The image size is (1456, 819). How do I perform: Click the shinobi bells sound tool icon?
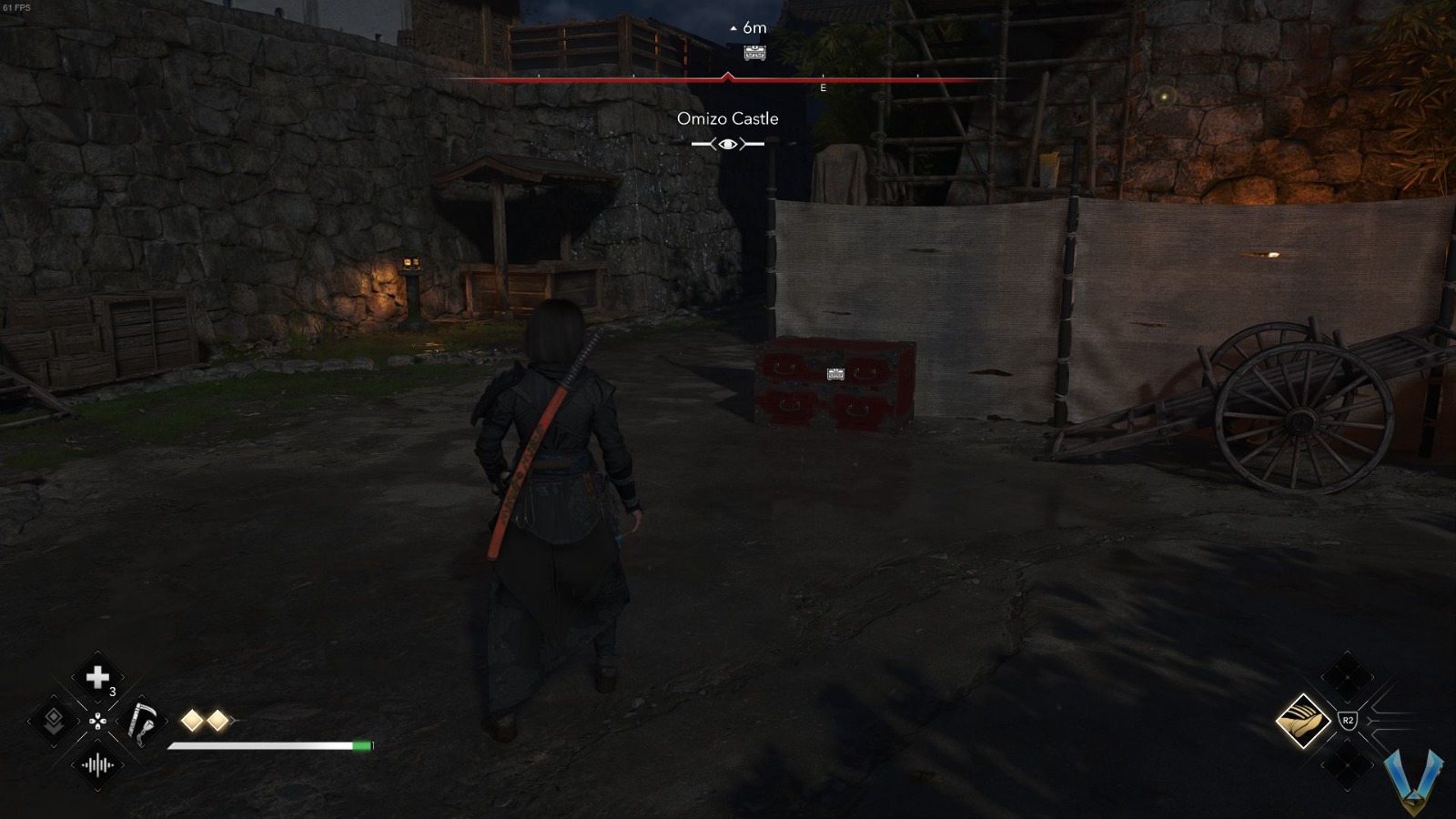click(x=98, y=766)
